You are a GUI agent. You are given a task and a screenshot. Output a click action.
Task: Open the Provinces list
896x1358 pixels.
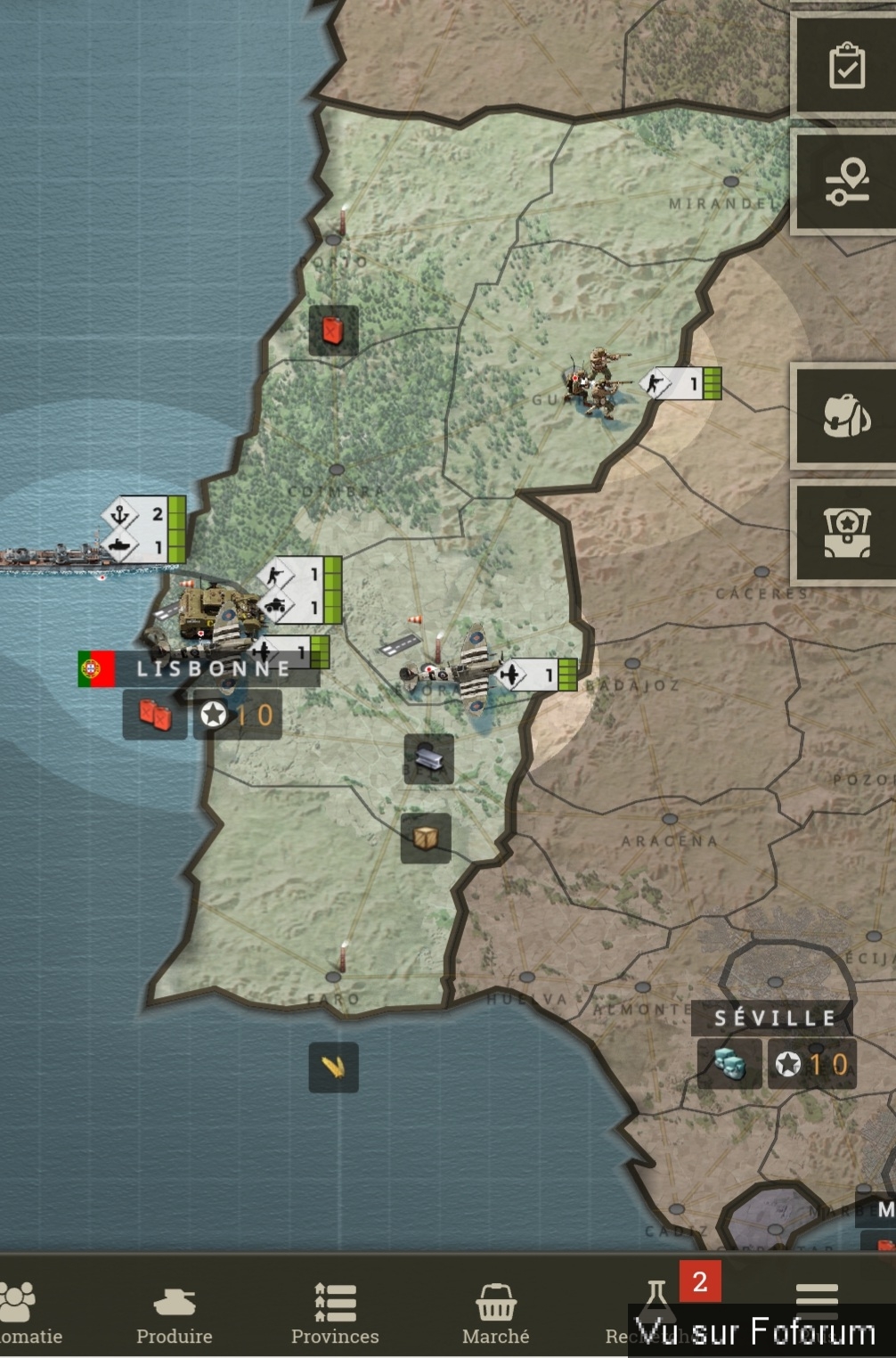tap(335, 1313)
